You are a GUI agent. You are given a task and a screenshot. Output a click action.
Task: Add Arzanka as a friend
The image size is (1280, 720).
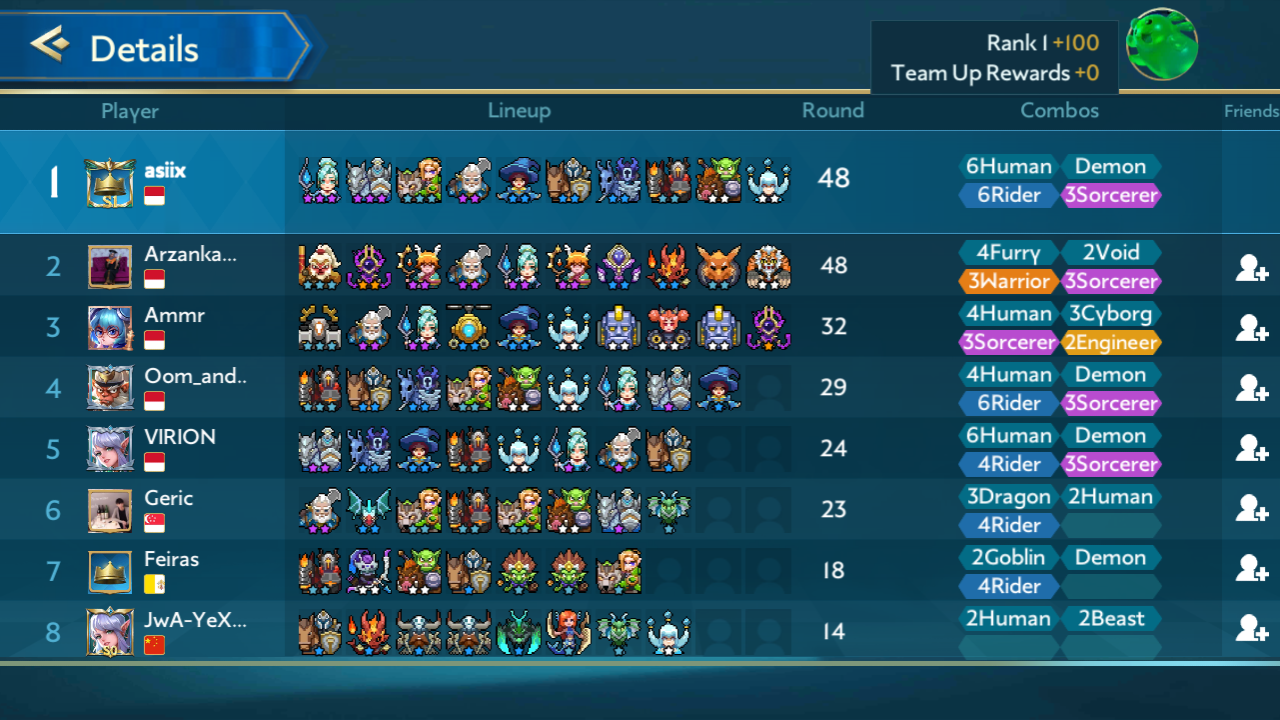click(x=1251, y=267)
